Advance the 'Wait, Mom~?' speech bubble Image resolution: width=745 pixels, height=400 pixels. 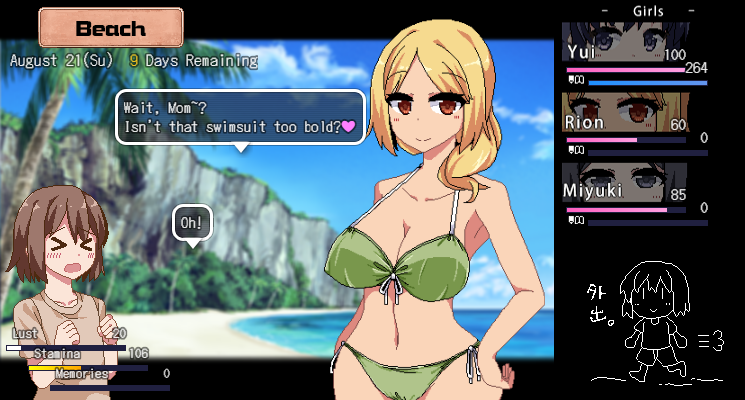[x=239, y=117]
